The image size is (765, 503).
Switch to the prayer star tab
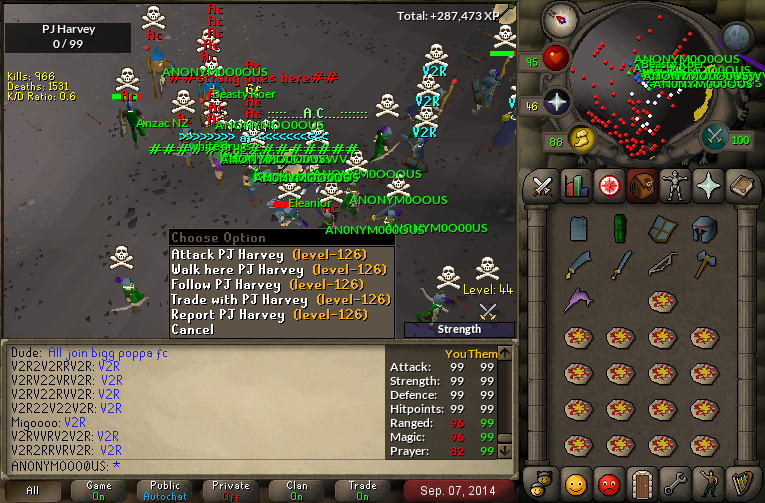(x=707, y=185)
